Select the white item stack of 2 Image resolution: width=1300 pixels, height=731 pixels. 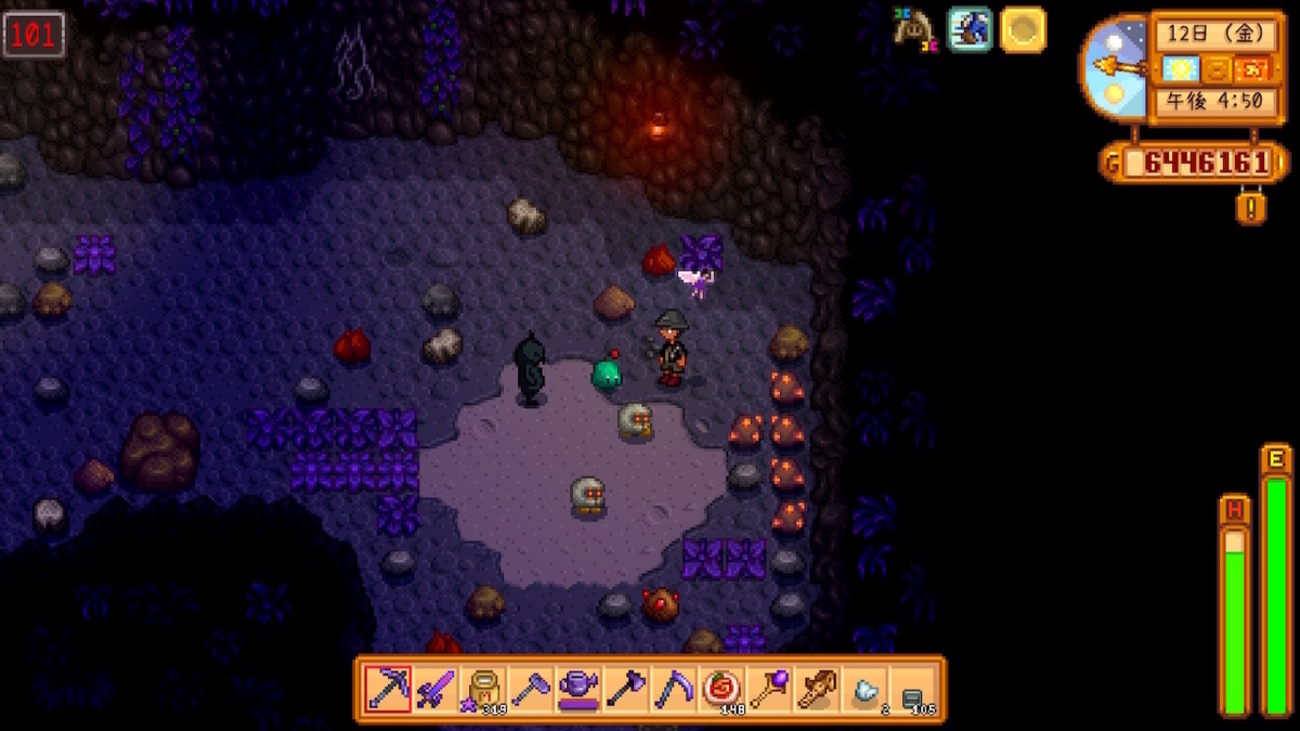pos(866,689)
